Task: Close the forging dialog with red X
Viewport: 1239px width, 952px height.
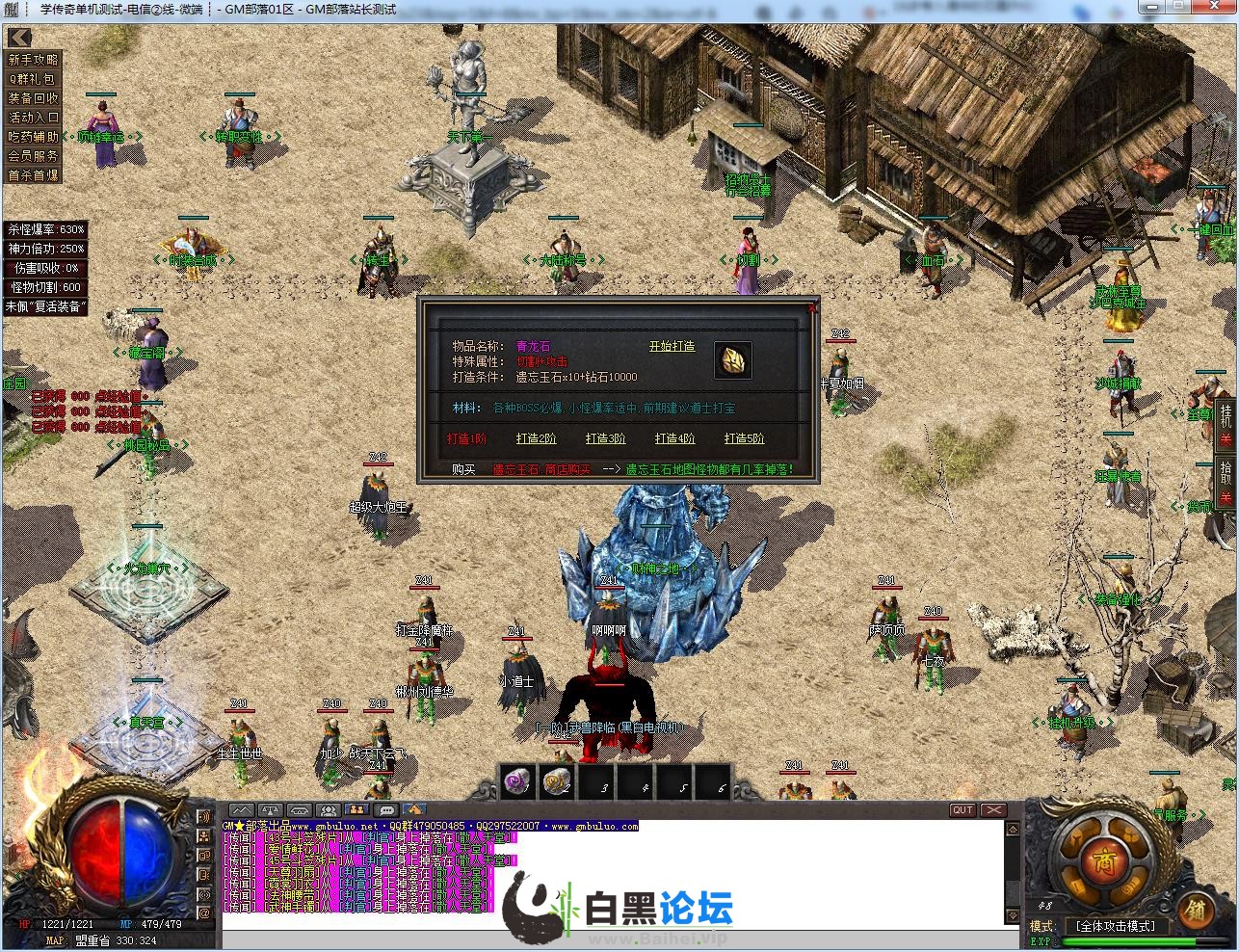Action: click(812, 307)
